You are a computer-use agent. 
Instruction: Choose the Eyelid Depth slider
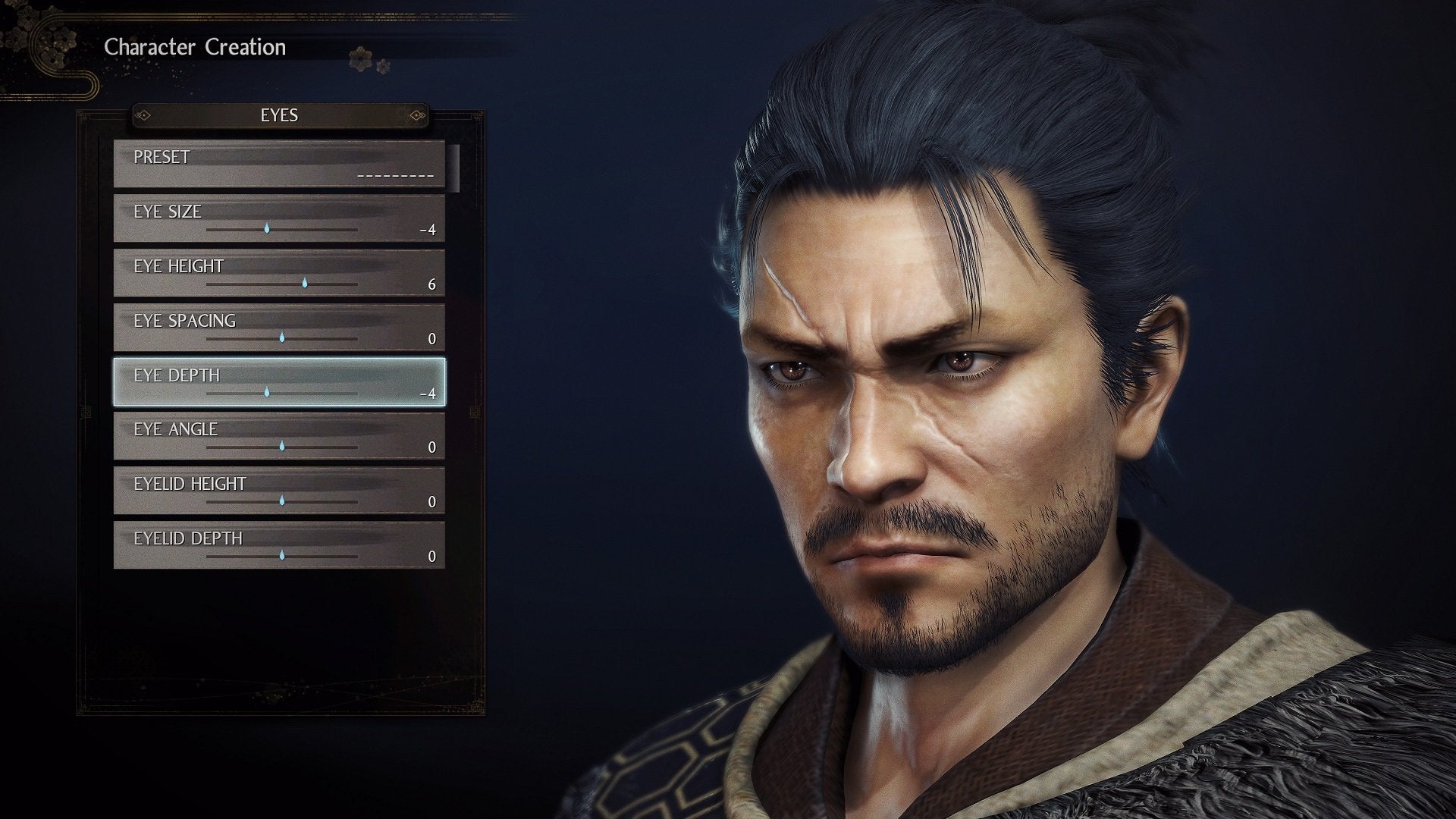tap(281, 555)
